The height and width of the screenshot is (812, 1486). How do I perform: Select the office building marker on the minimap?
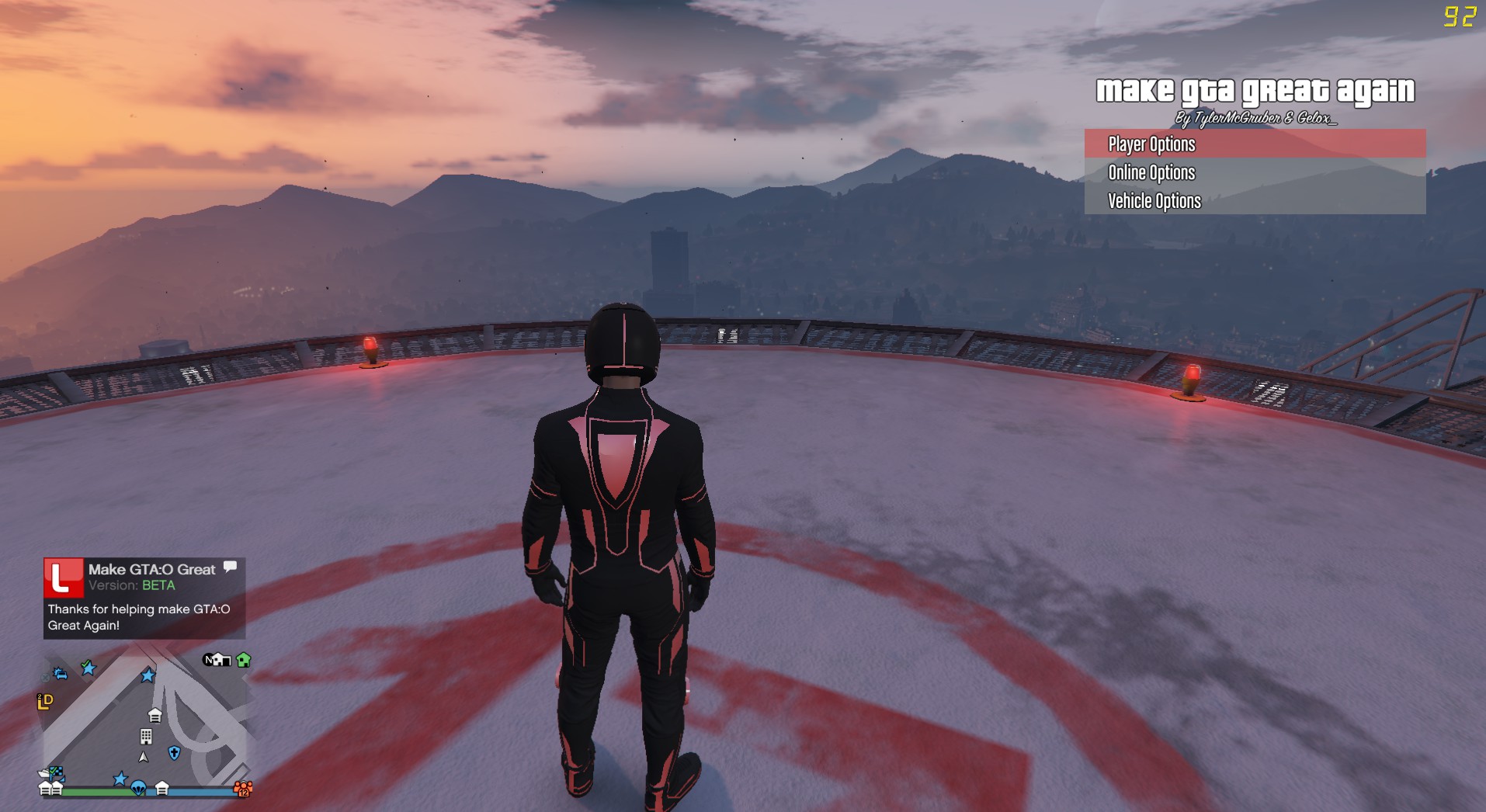coord(146,736)
